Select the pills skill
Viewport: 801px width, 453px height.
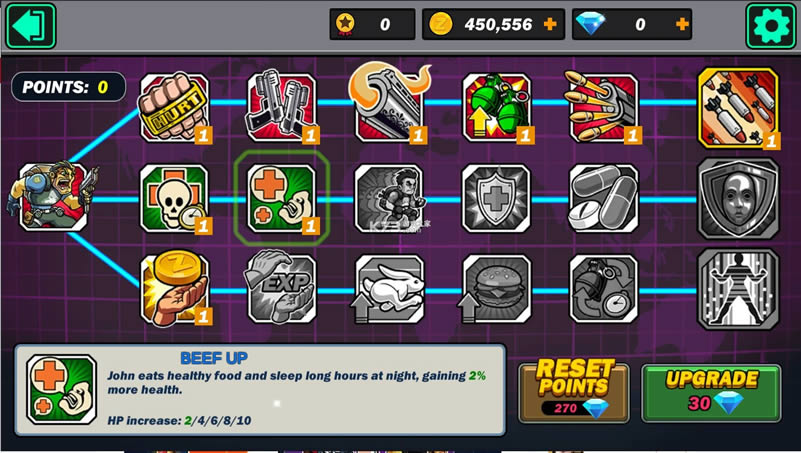[x=603, y=198]
